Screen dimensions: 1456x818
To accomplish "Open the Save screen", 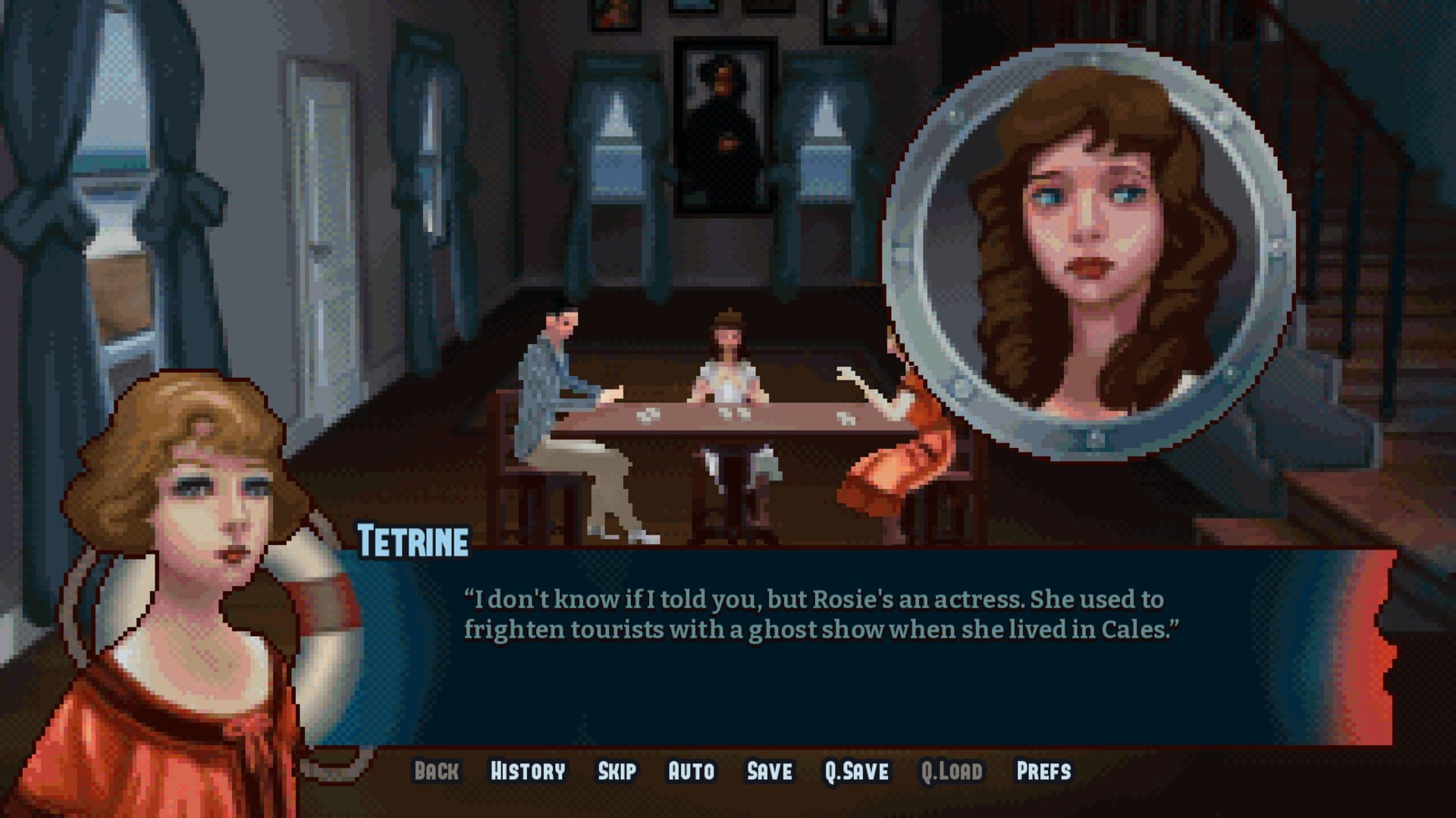I will point(768,771).
